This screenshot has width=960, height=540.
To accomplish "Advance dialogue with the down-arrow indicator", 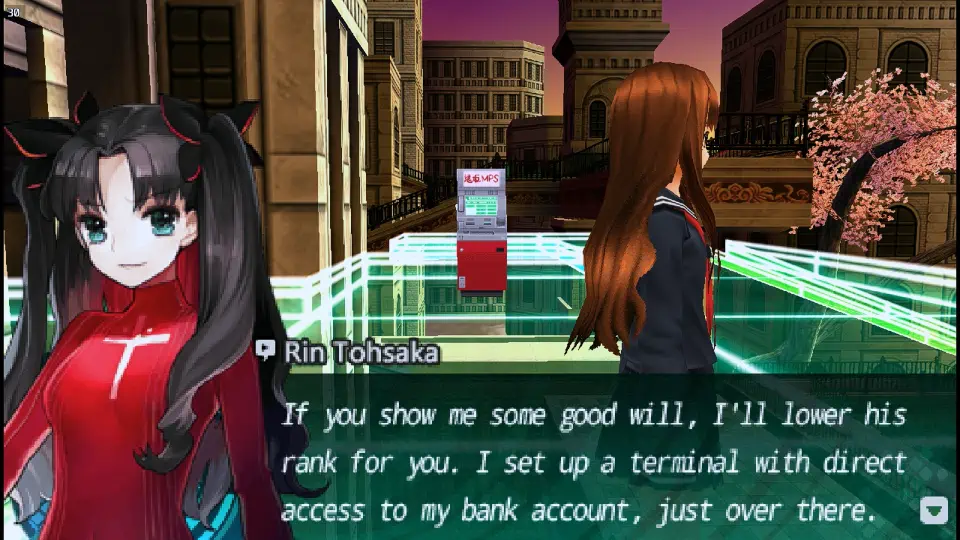I will coord(932,511).
